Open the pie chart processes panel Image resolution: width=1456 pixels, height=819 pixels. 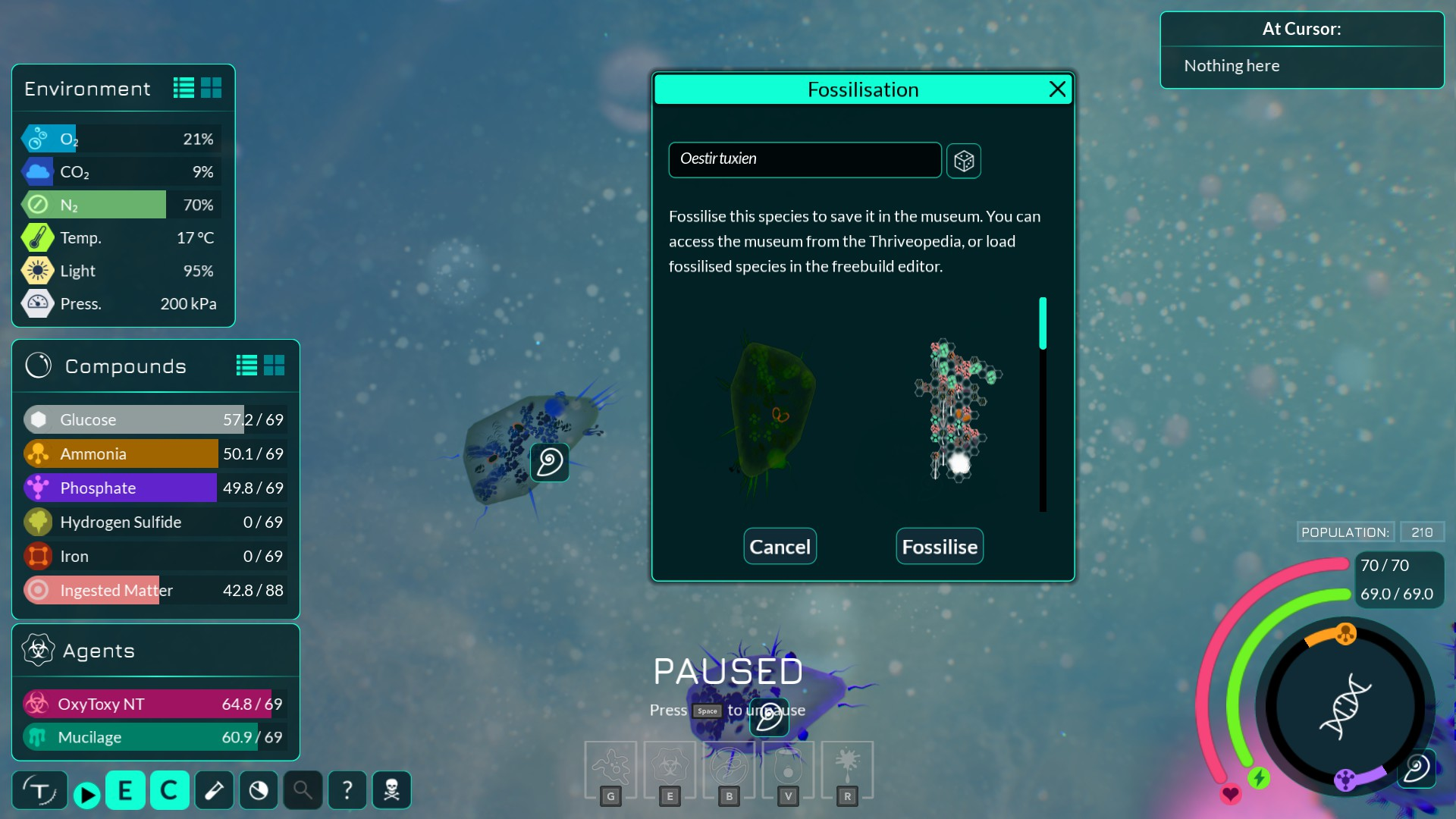pyautogui.click(x=259, y=791)
